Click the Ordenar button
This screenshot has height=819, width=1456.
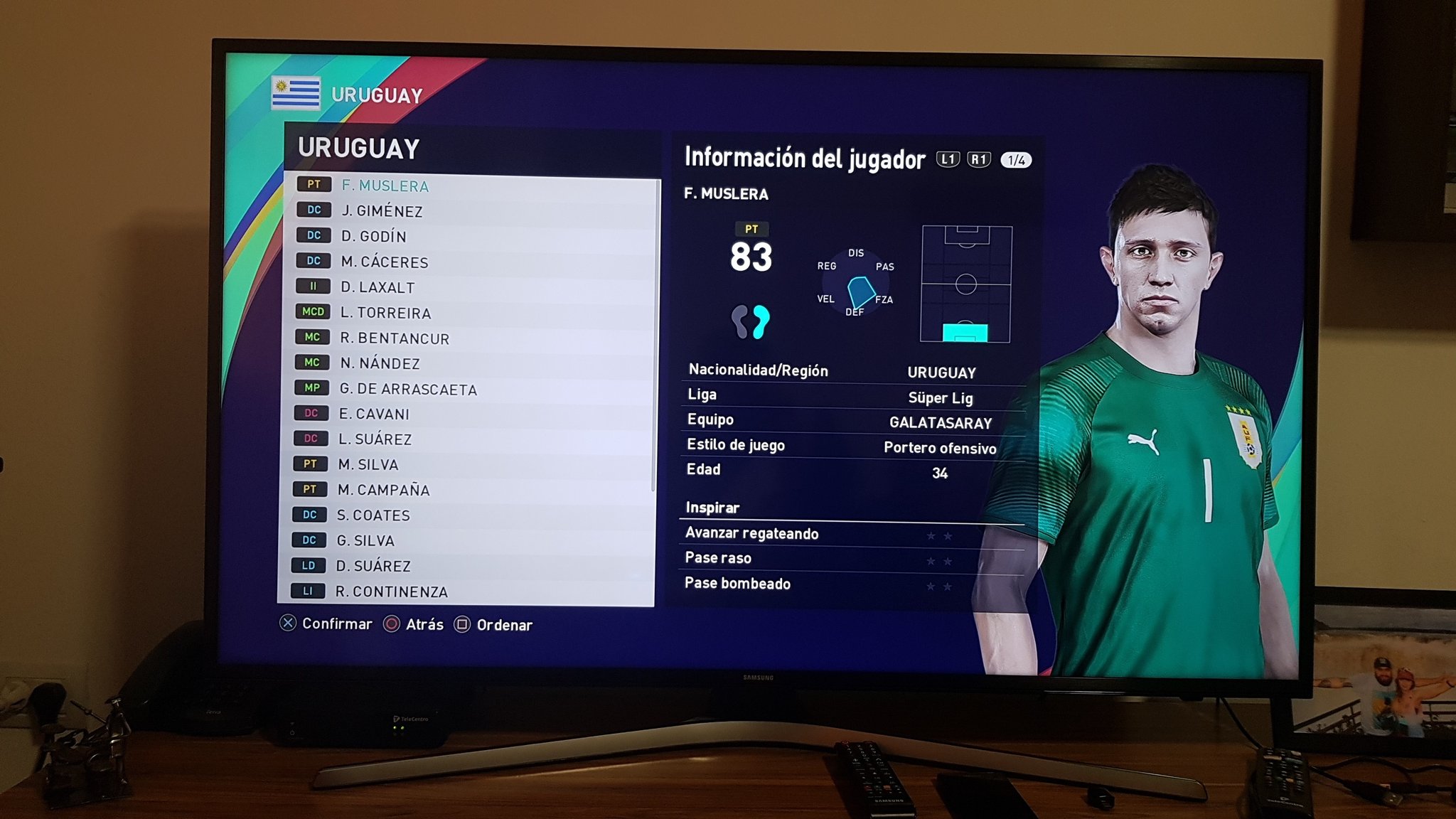coord(500,624)
